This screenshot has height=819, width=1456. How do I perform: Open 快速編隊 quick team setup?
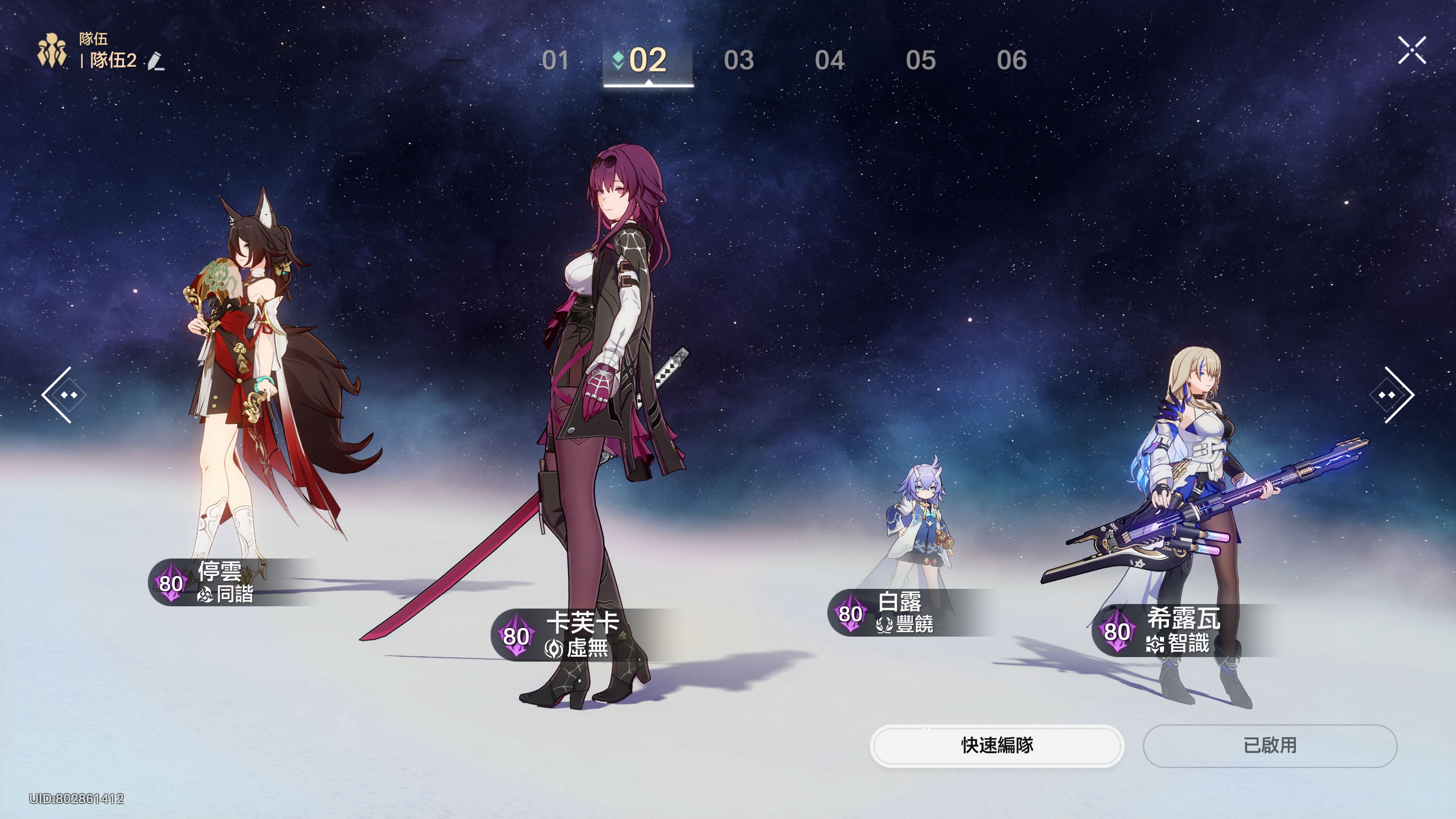click(x=997, y=745)
